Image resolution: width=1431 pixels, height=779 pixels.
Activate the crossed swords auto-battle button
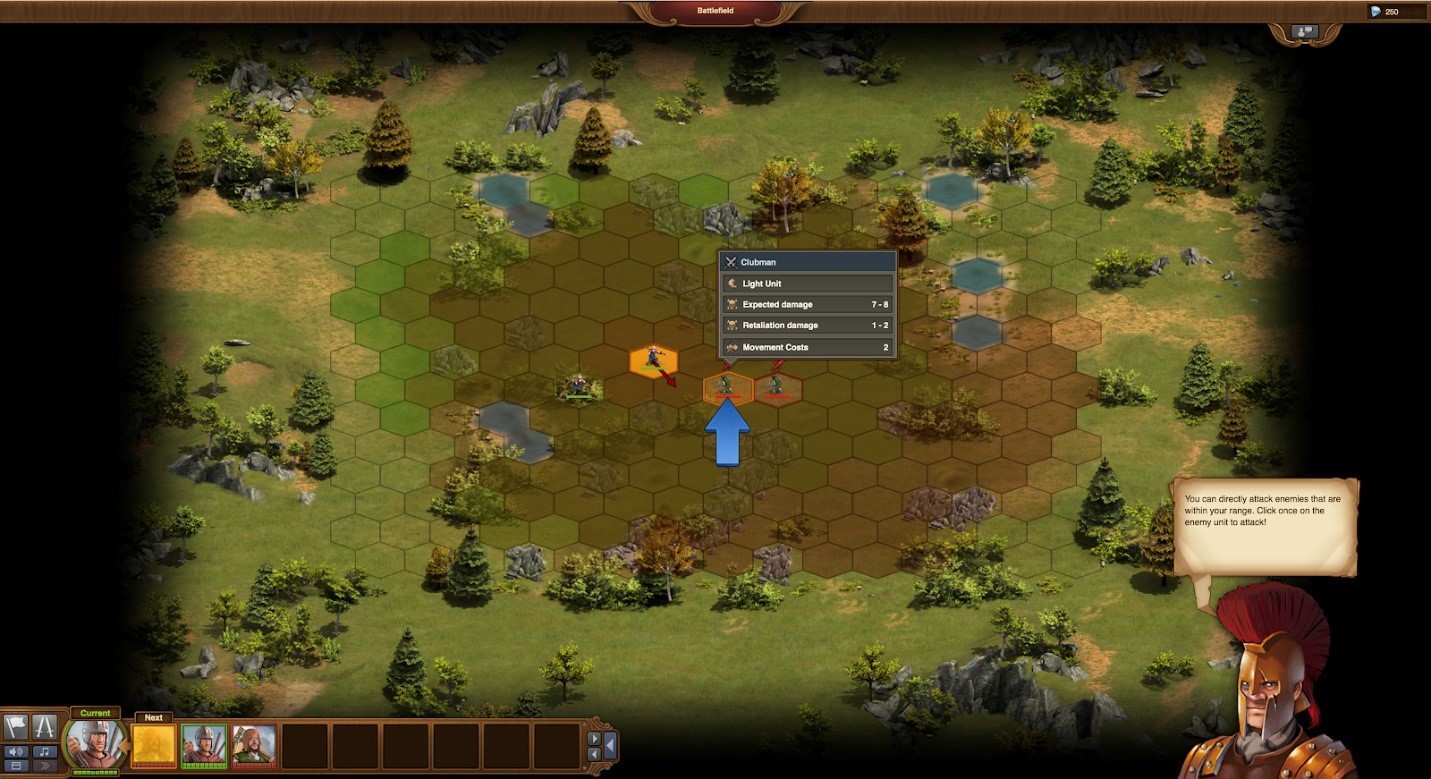click(x=44, y=727)
